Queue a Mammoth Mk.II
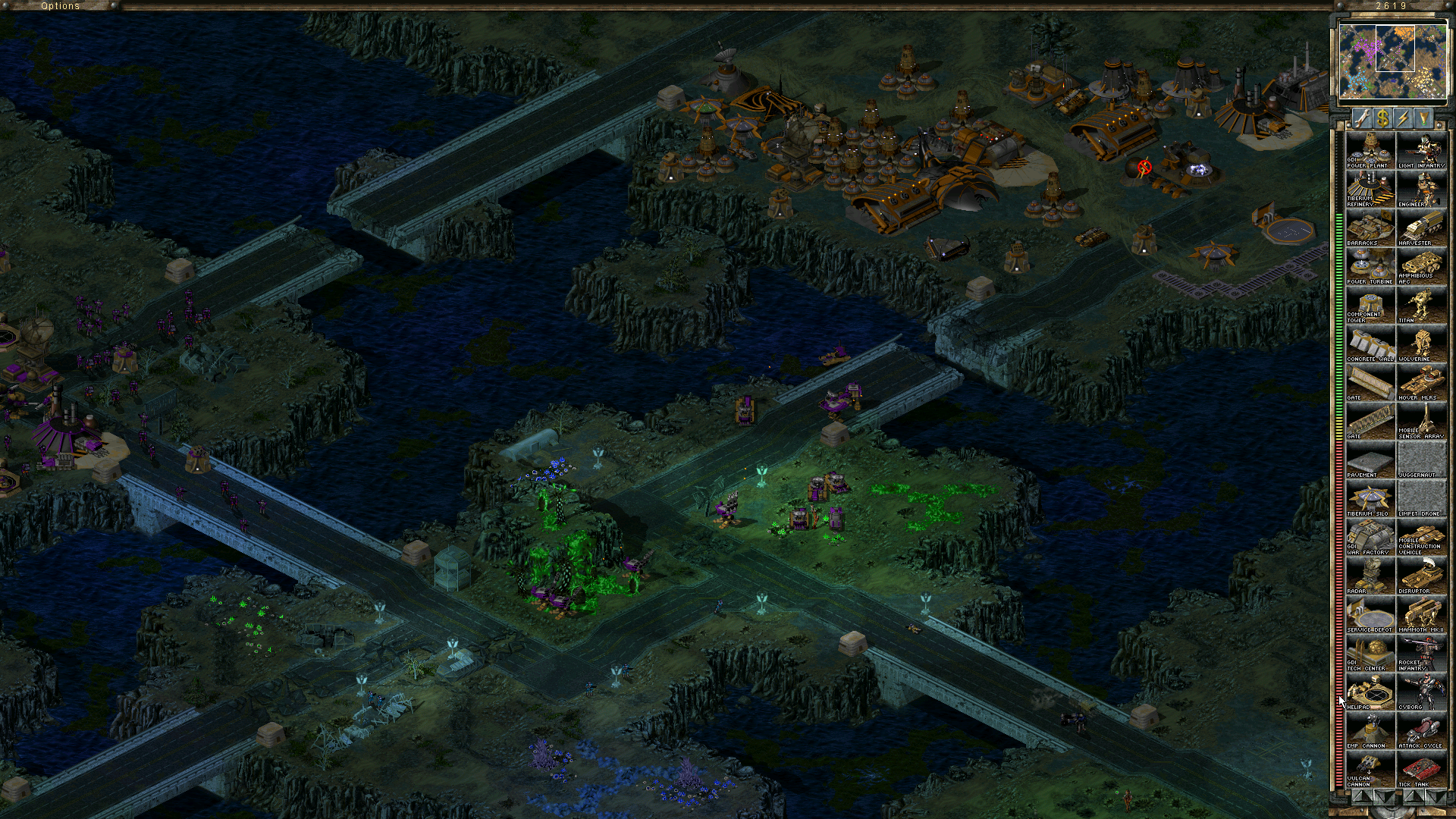This screenshot has width=1456, height=819. (x=1421, y=614)
